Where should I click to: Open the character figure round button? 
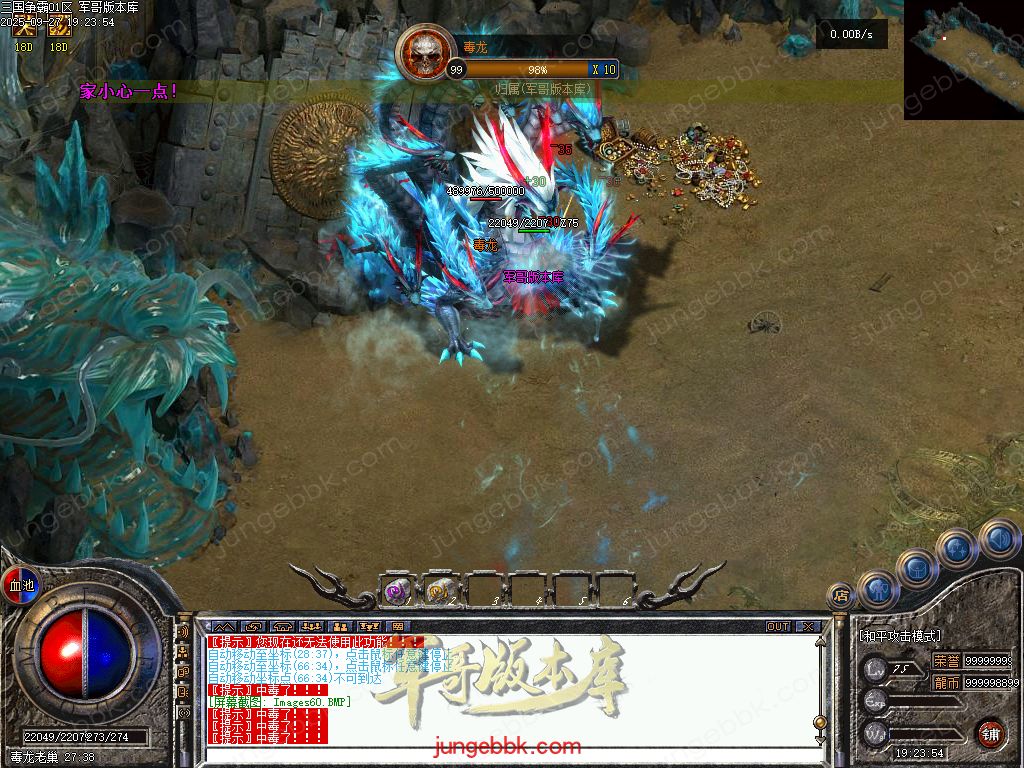(x=879, y=589)
